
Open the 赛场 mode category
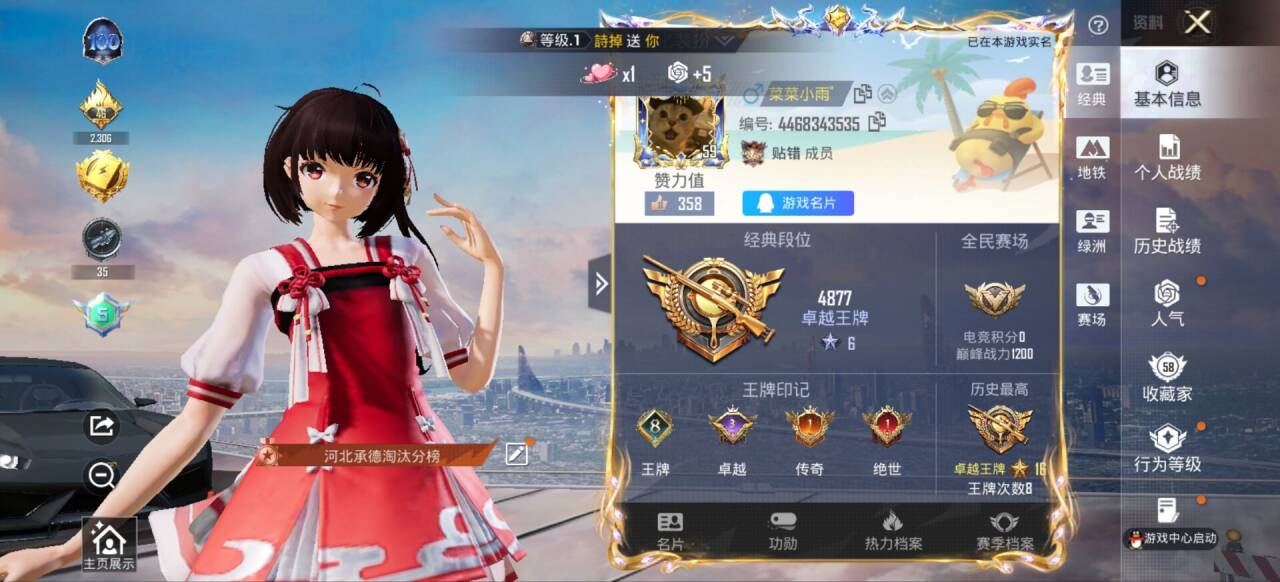(1092, 304)
